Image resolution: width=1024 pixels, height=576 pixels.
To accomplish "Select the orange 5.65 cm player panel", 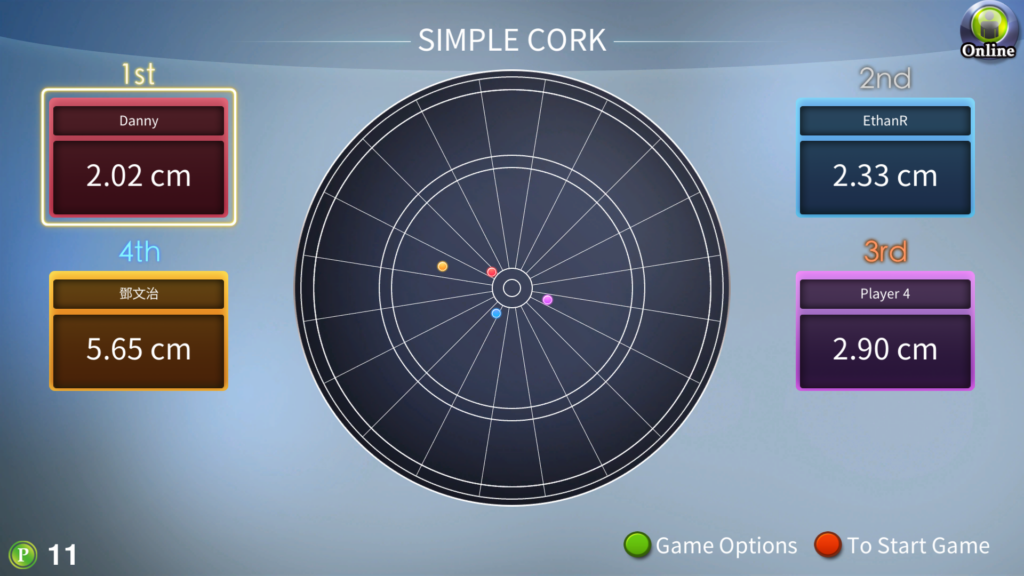I will coord(139,331).
